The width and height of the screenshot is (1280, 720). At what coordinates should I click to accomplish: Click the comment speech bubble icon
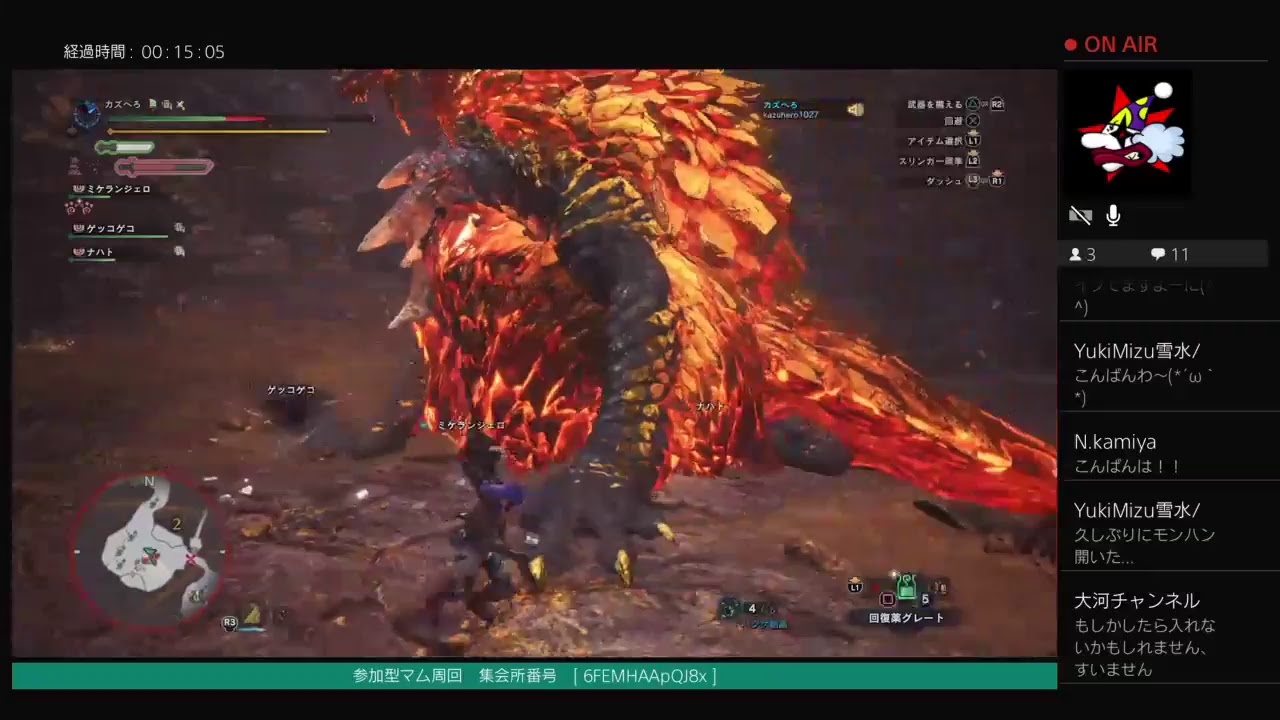1158,254
